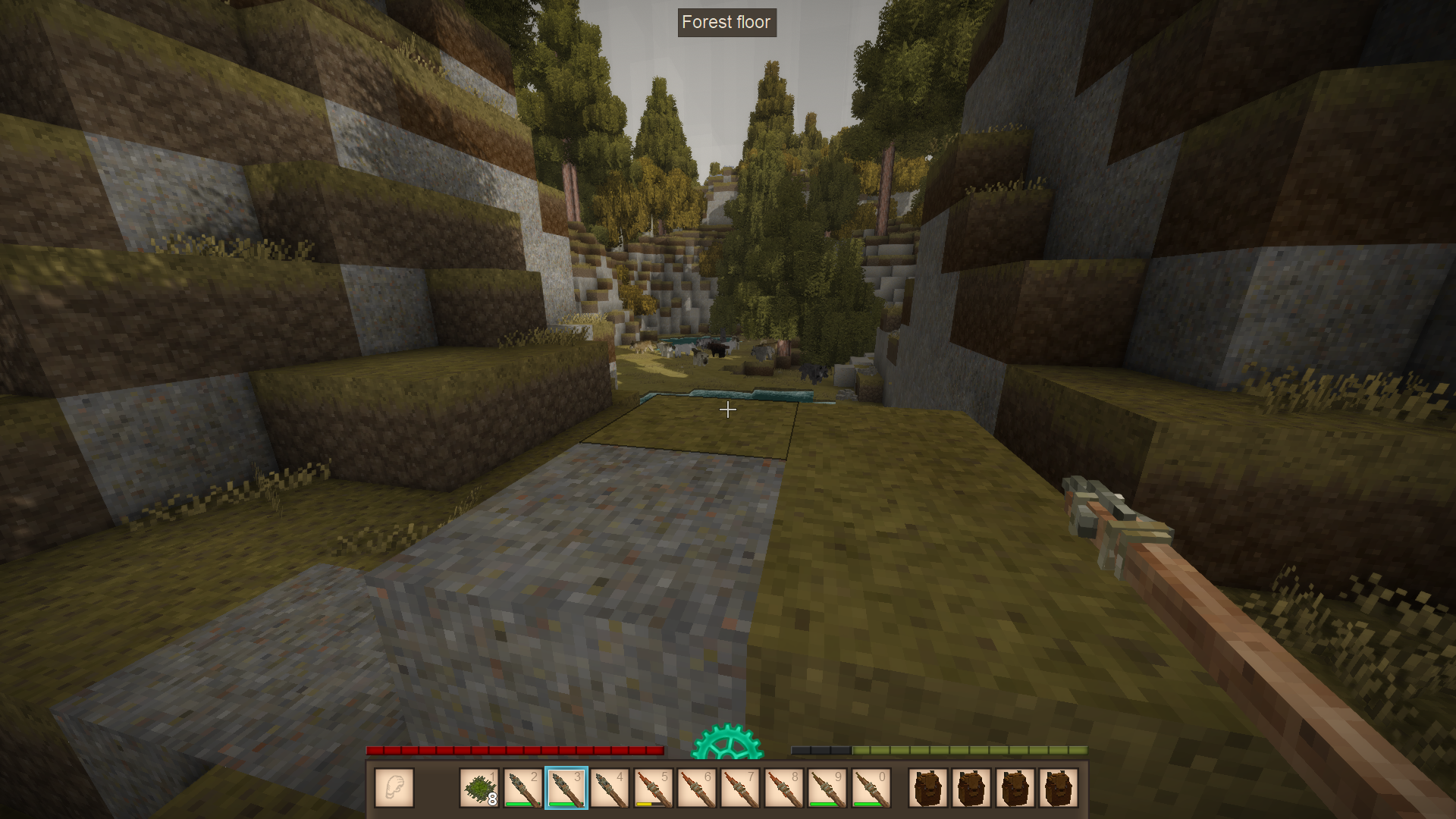This screenshot has height=819, width=1456.
Task: Switch to the spear in slot 0
Action: pyautogui.click(x=871, y=788)
